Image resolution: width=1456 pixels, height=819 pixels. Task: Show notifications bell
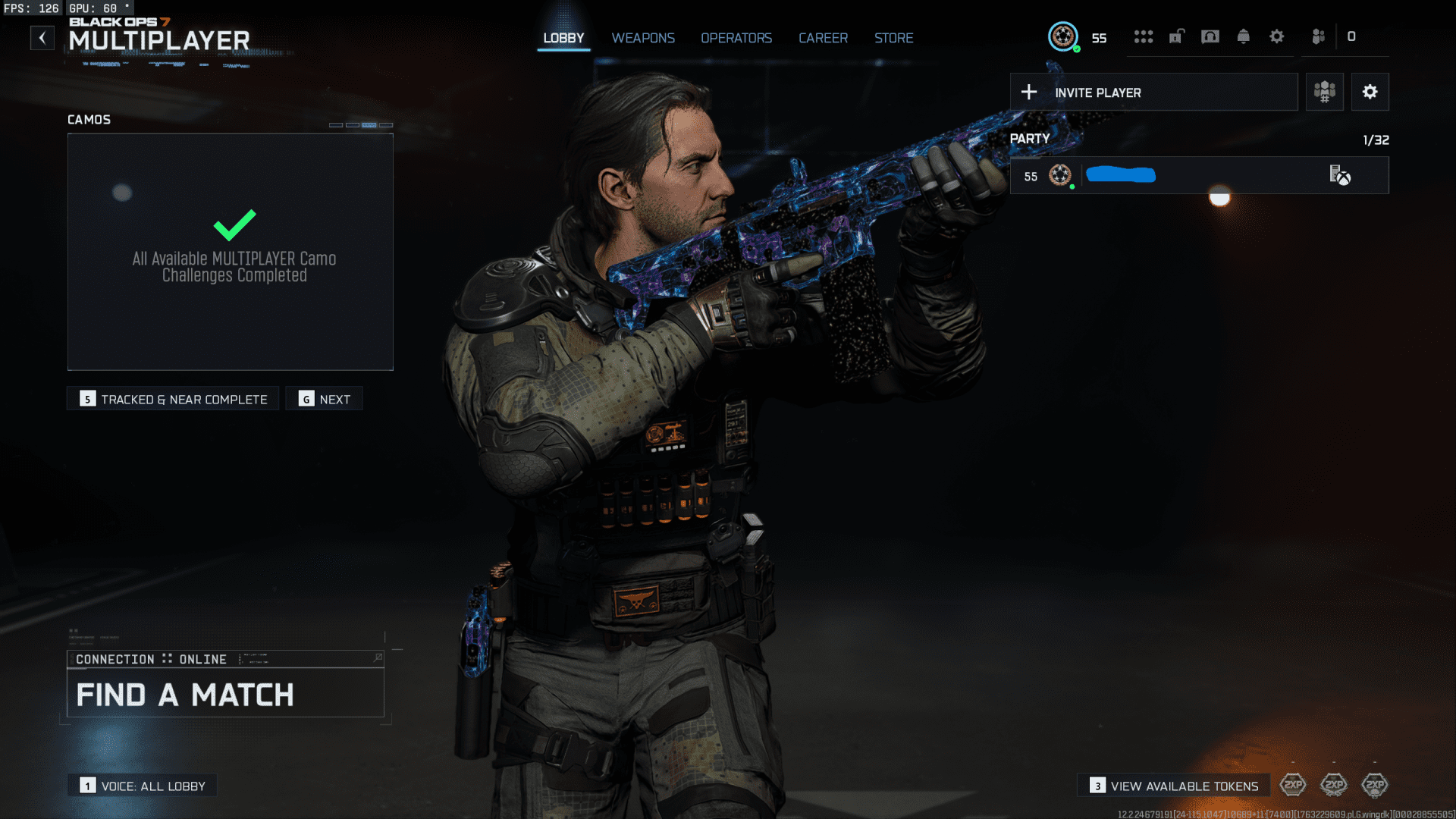point(1244,36)
